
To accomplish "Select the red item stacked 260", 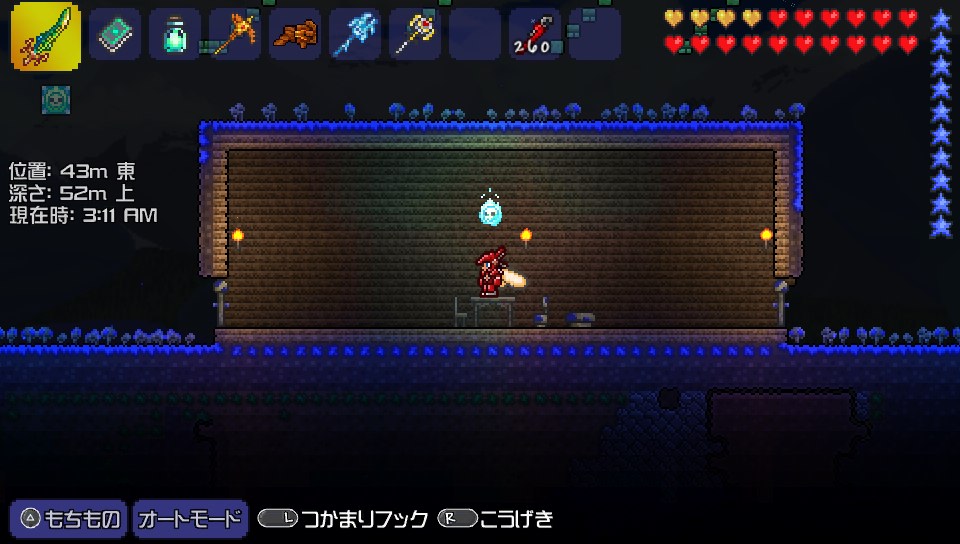I will point(535,34).
